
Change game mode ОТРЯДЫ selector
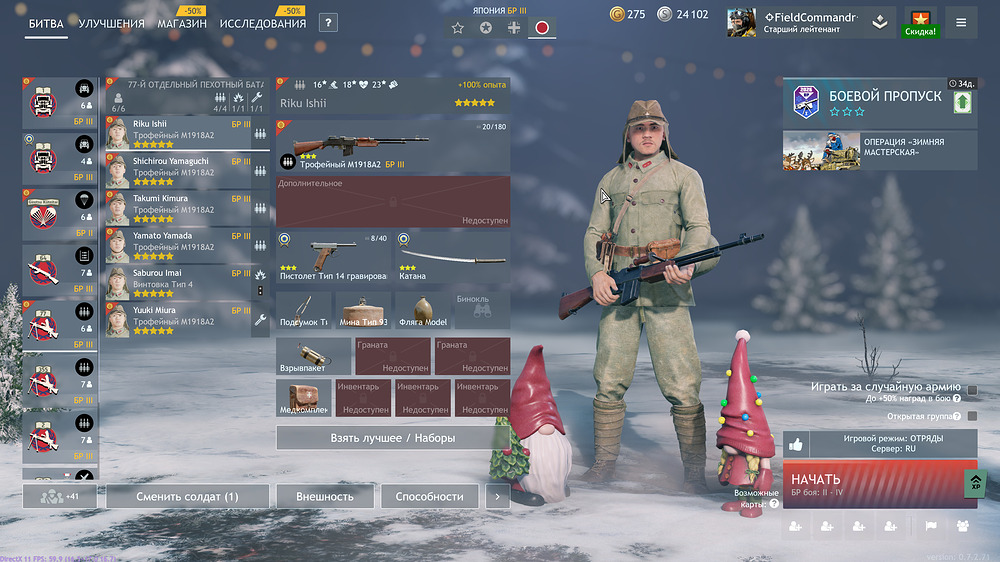tap(893, 443)
